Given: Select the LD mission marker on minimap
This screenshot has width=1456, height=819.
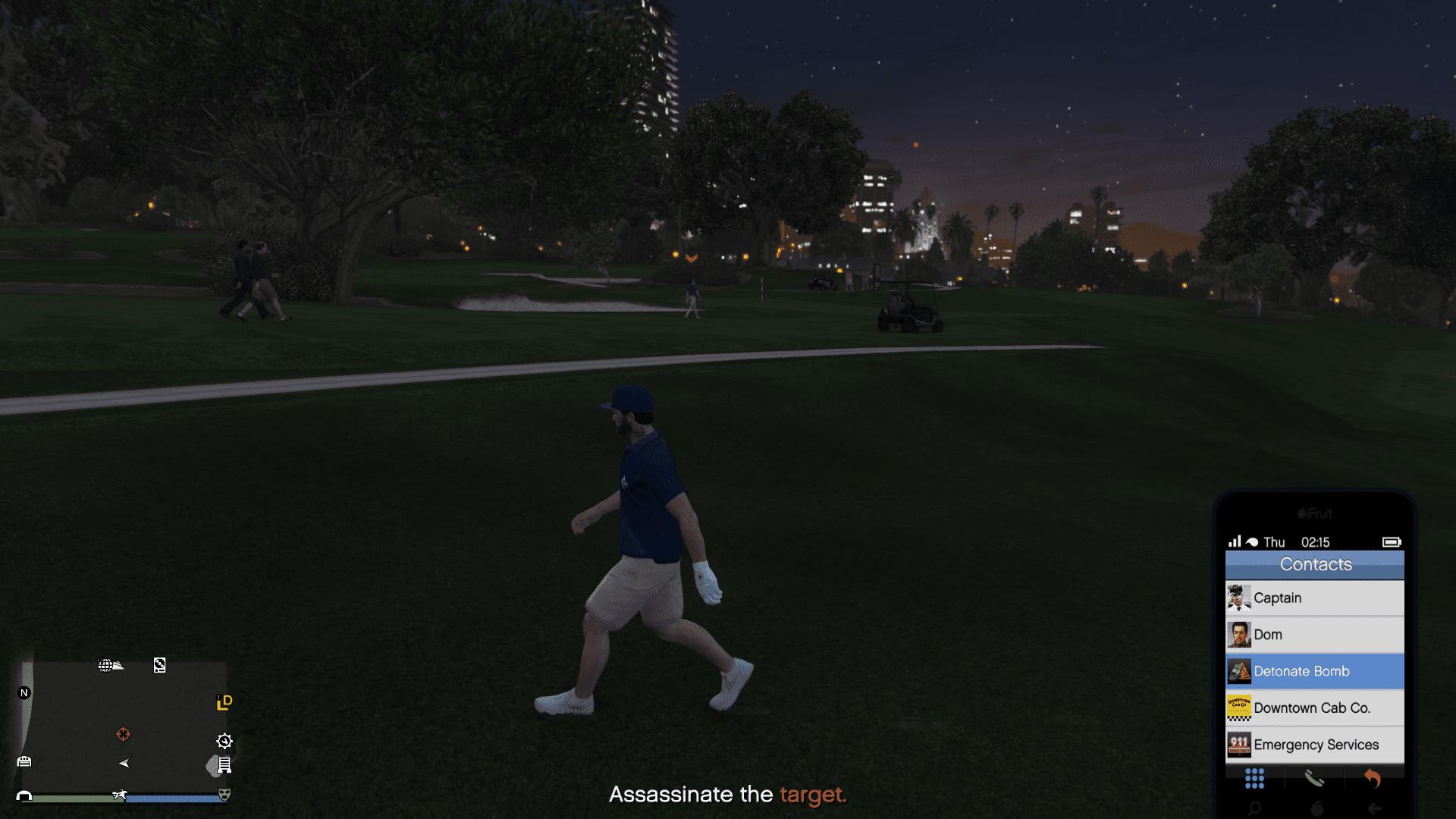Looking at the screenshot, I should pos(224,702).
